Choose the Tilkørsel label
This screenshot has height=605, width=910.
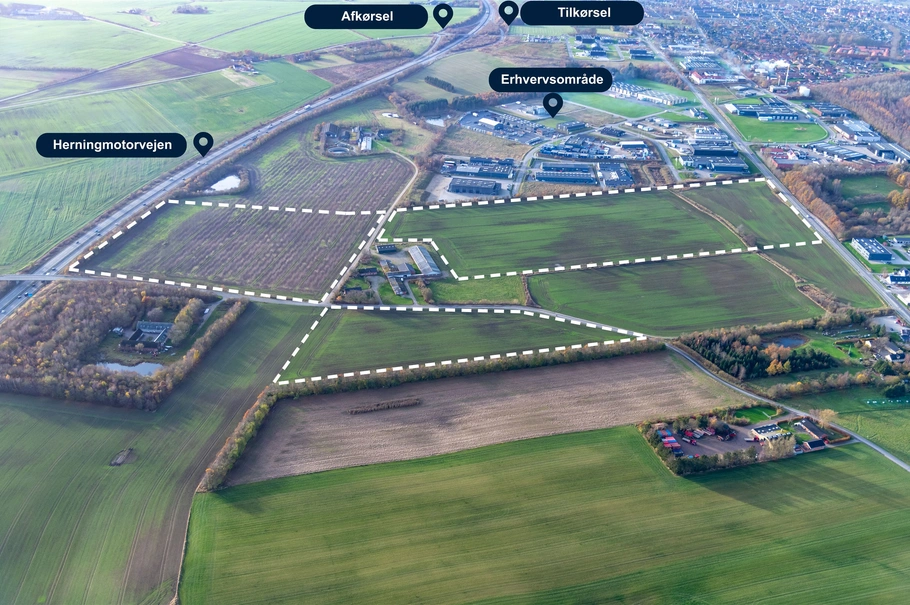click(581, 13)
